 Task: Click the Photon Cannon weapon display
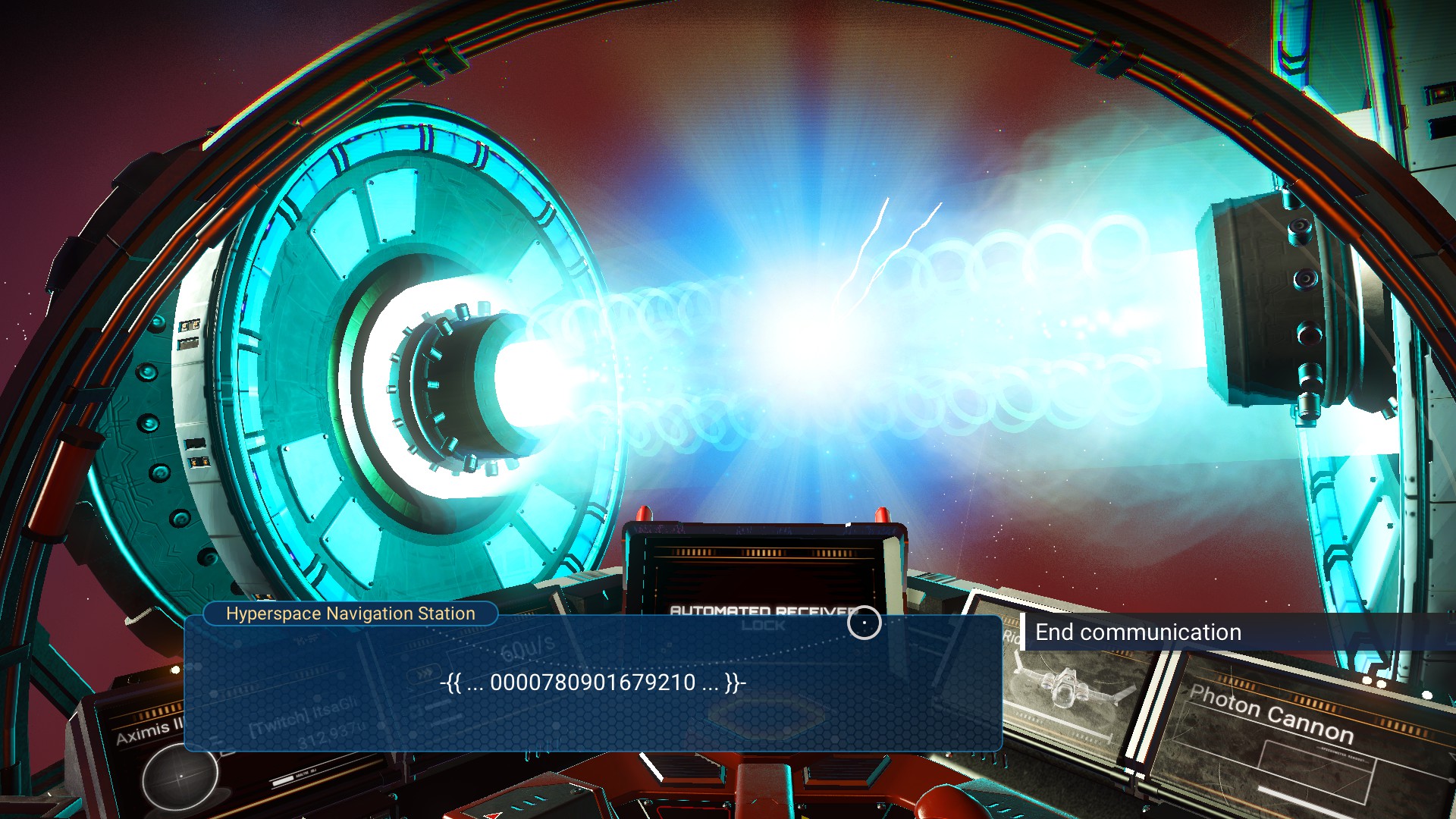(1272, 713)
